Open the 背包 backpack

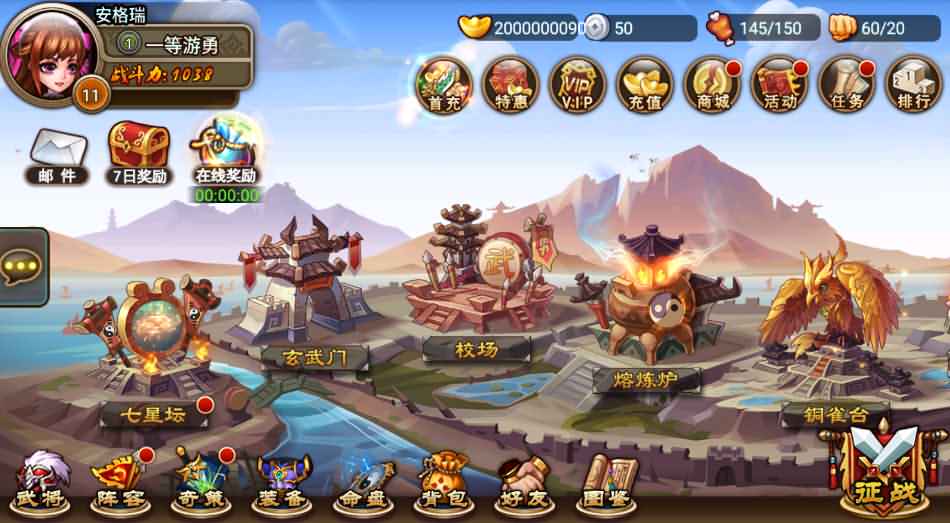pos(443,478)
